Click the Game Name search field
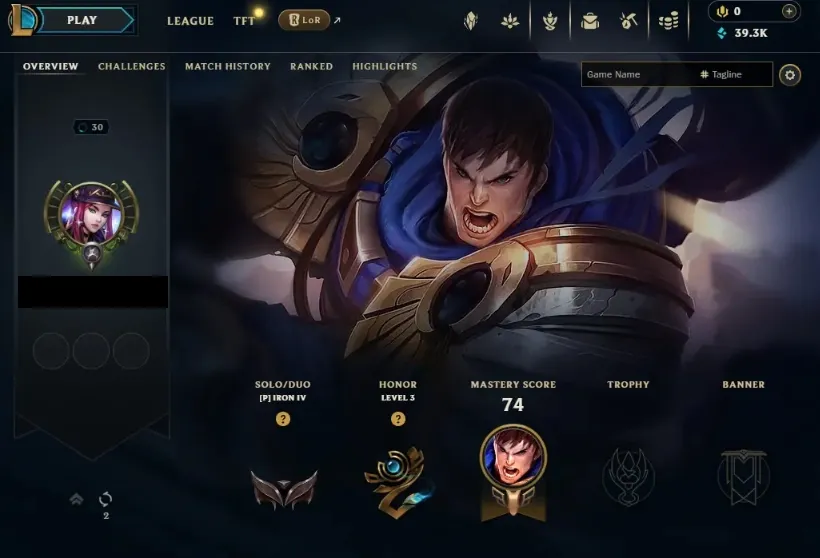 point(640,75)
